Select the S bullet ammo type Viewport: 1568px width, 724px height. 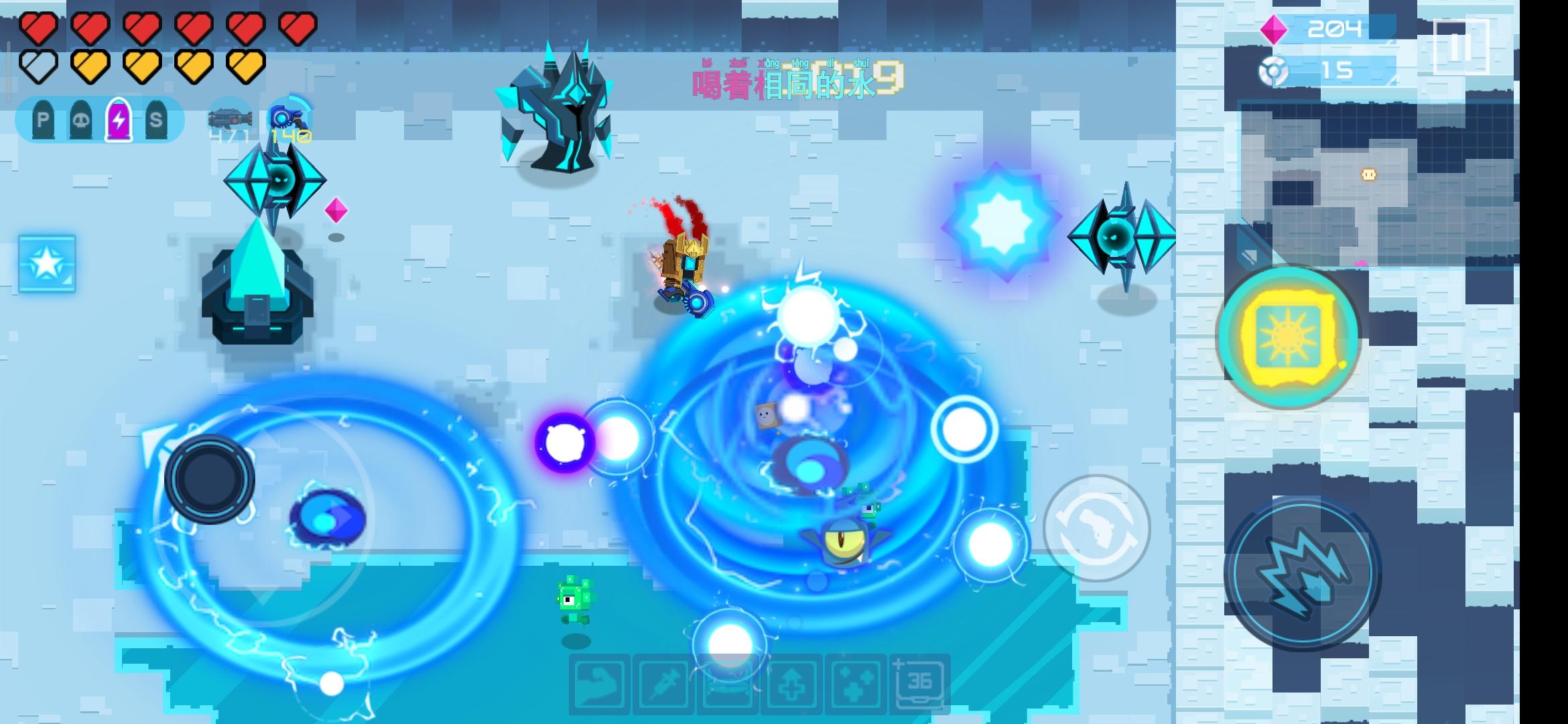157,121
